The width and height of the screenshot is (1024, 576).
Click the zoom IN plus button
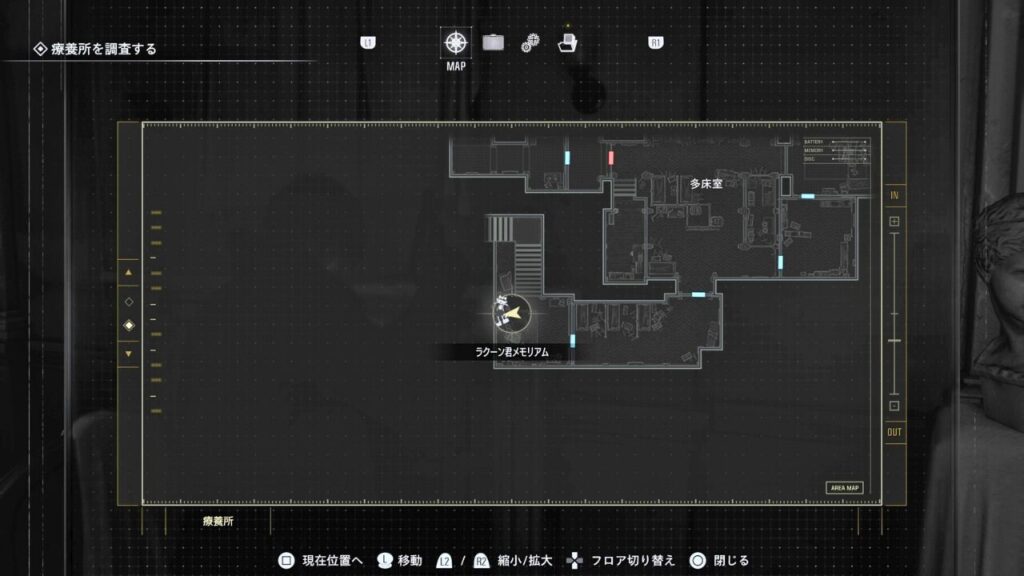(894, 221)
